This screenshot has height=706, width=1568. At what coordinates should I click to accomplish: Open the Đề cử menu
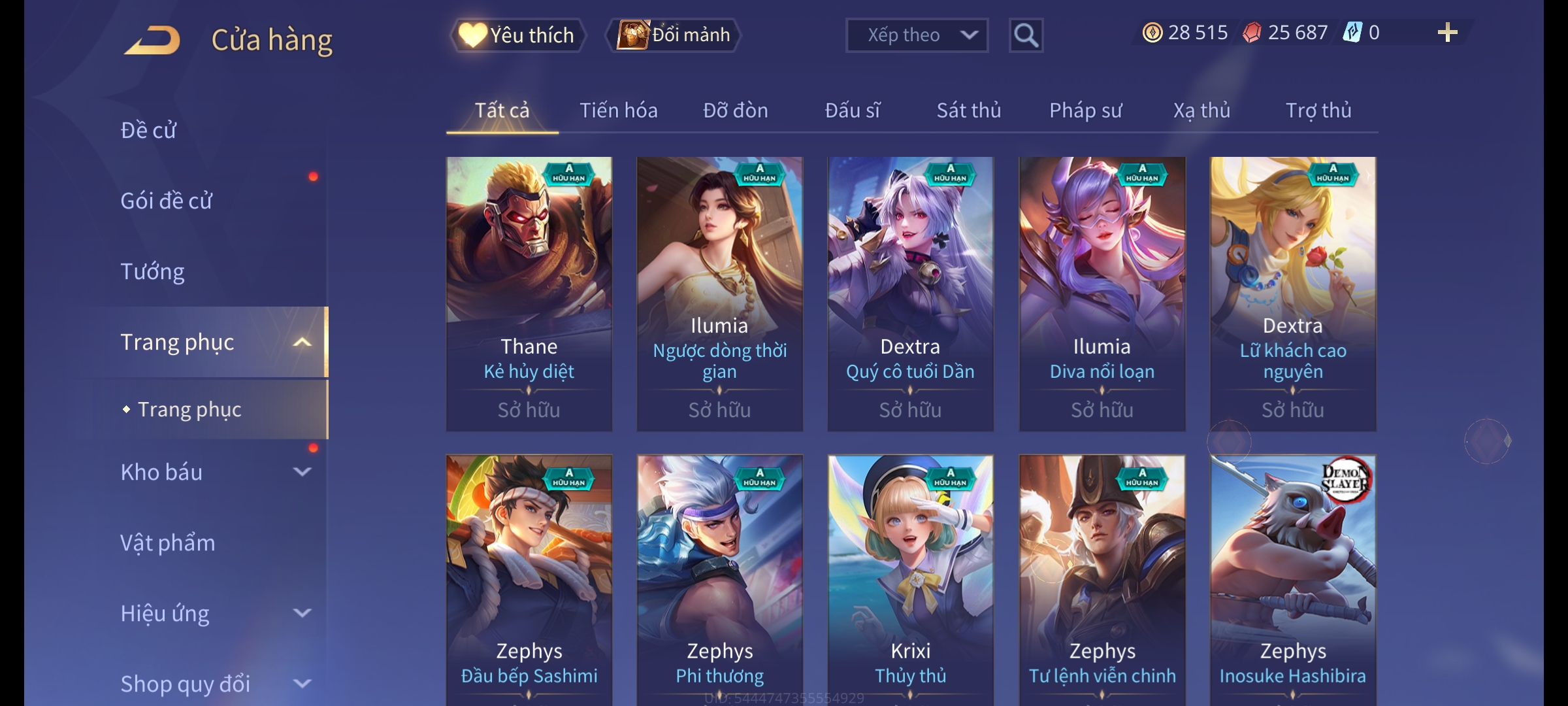tap(149, 130)
